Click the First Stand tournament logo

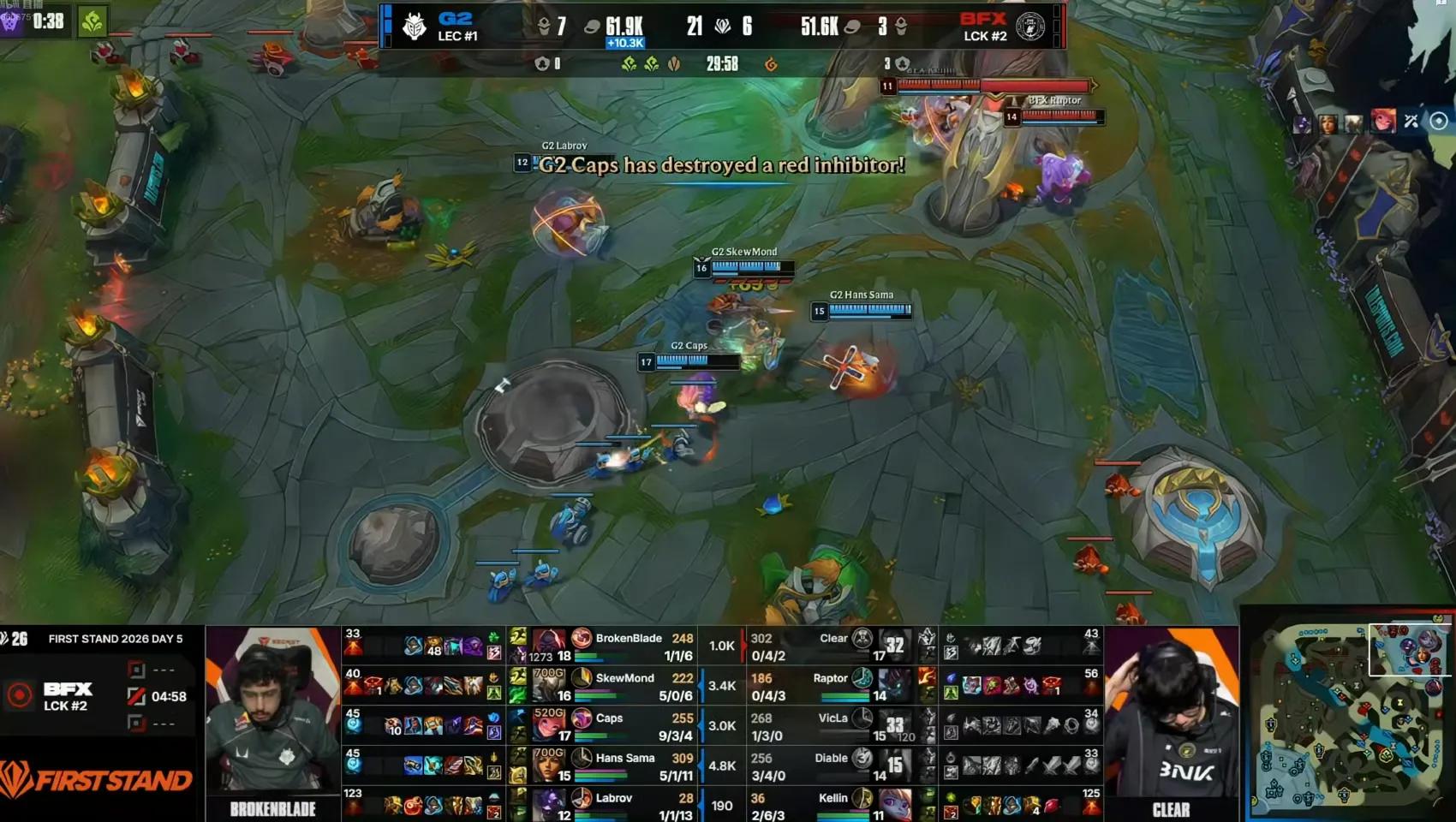point(96,779)
